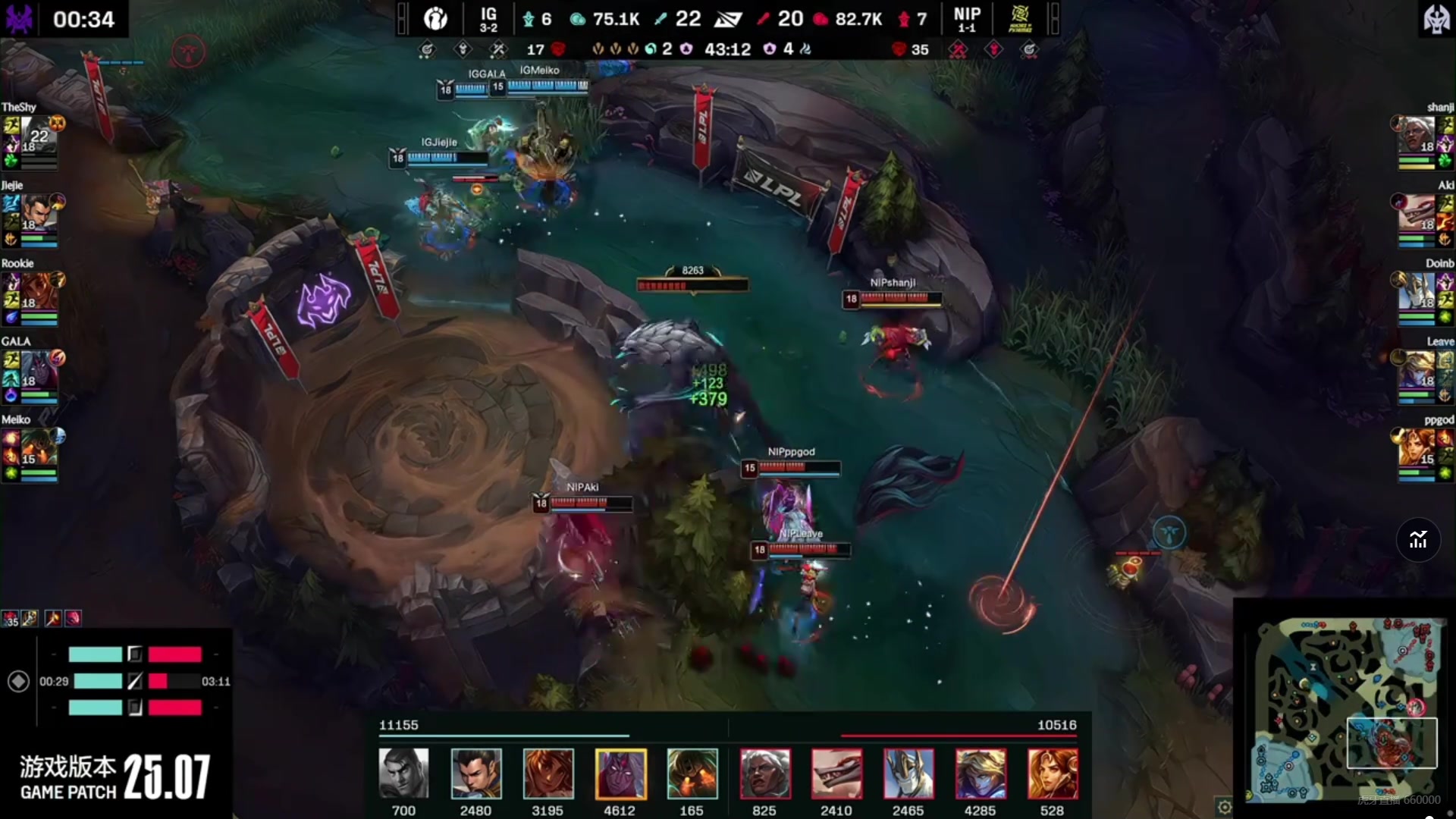Choose the damage portrait showing 3195
1456x819 pixels.
click(x=548, y=773)
